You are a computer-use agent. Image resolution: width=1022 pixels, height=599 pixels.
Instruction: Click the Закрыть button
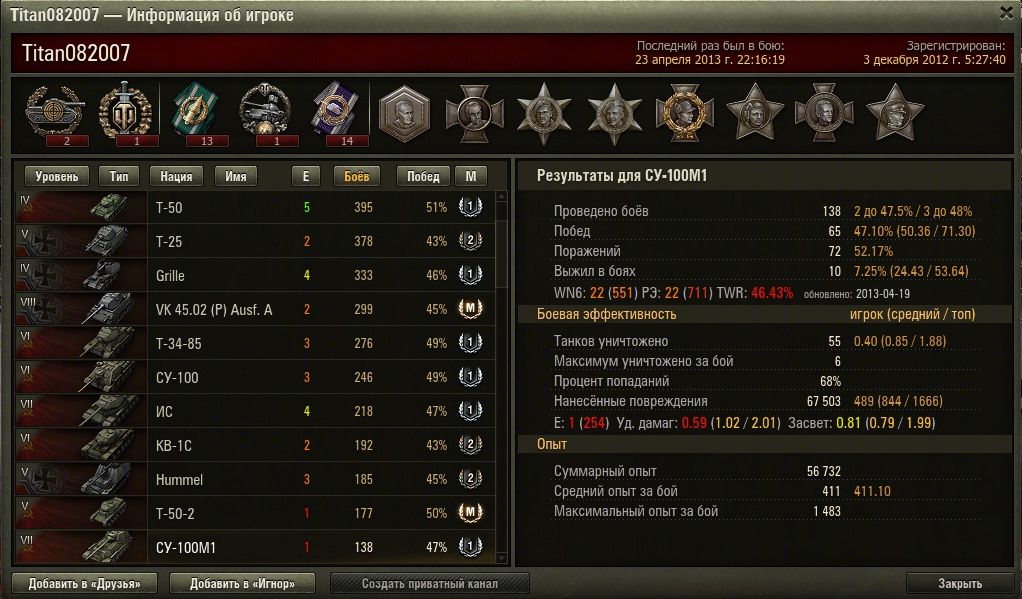click(960, 583)
